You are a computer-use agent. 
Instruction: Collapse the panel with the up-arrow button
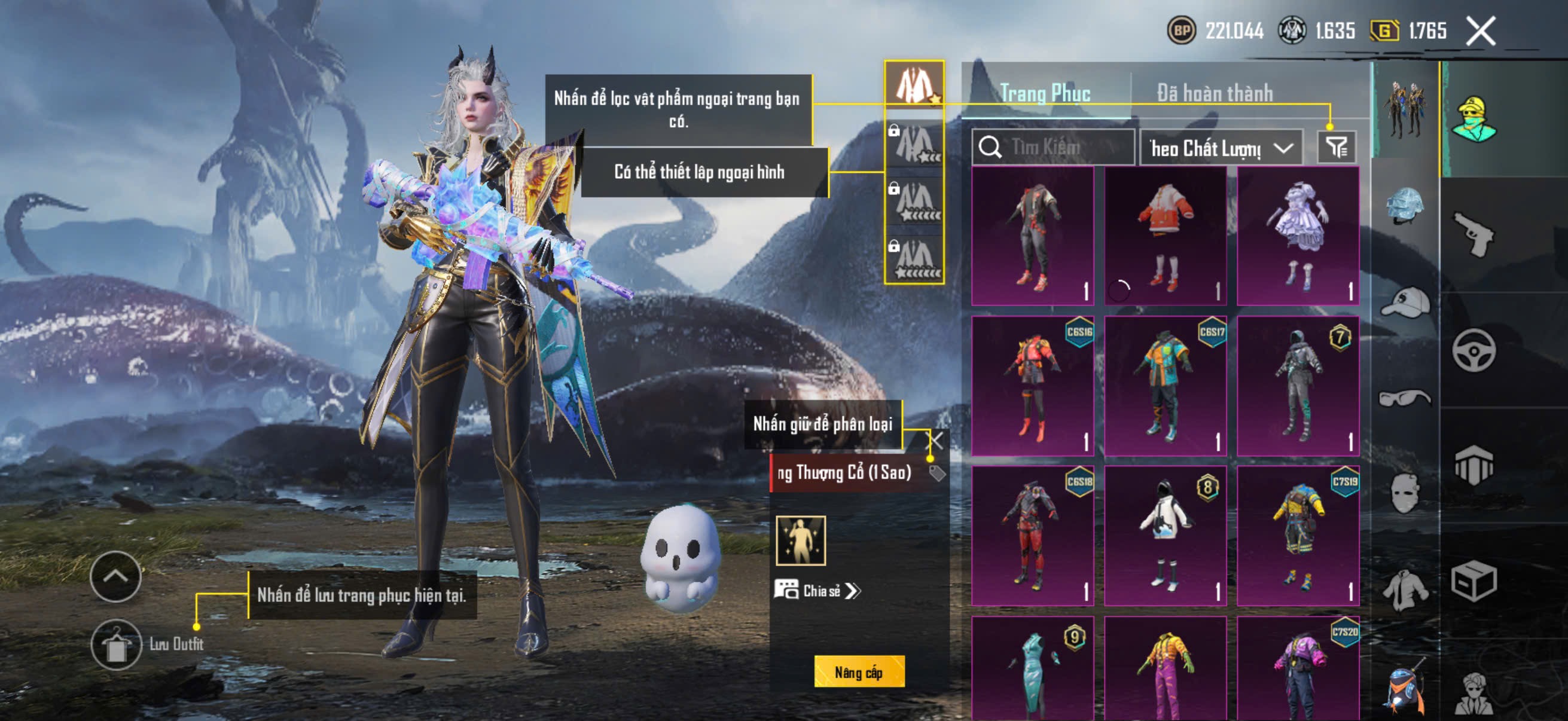115,576
